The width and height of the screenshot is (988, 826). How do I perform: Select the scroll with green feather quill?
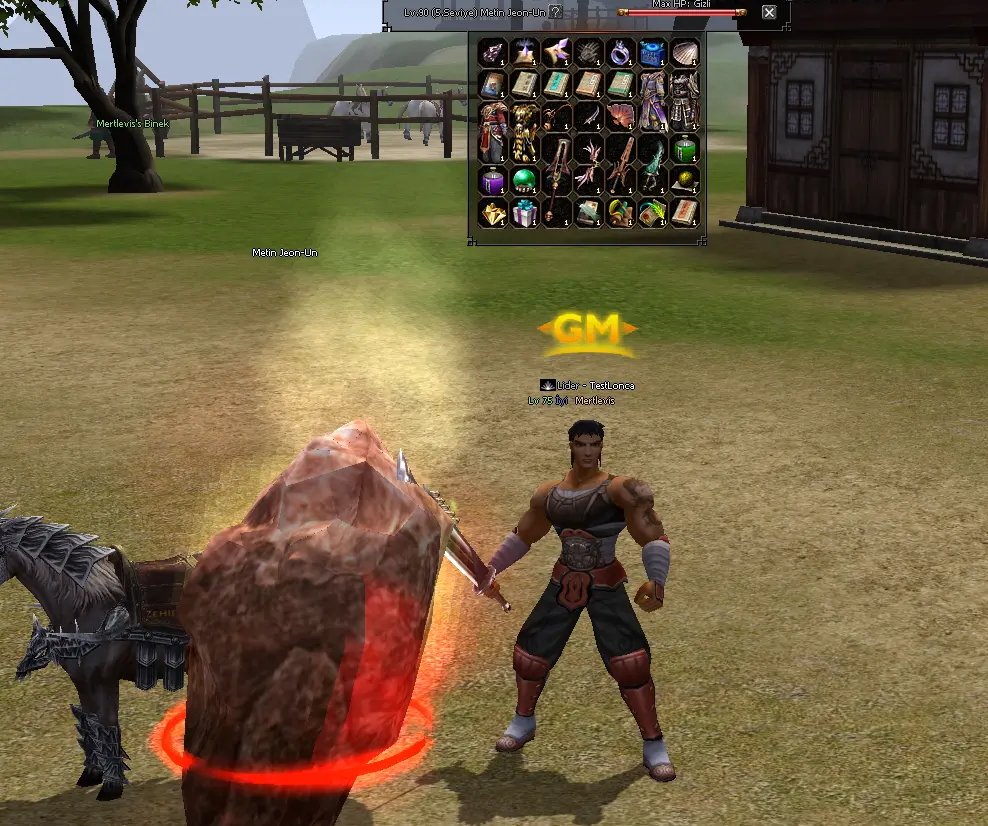pyautogui.click(x=652, y=213)
